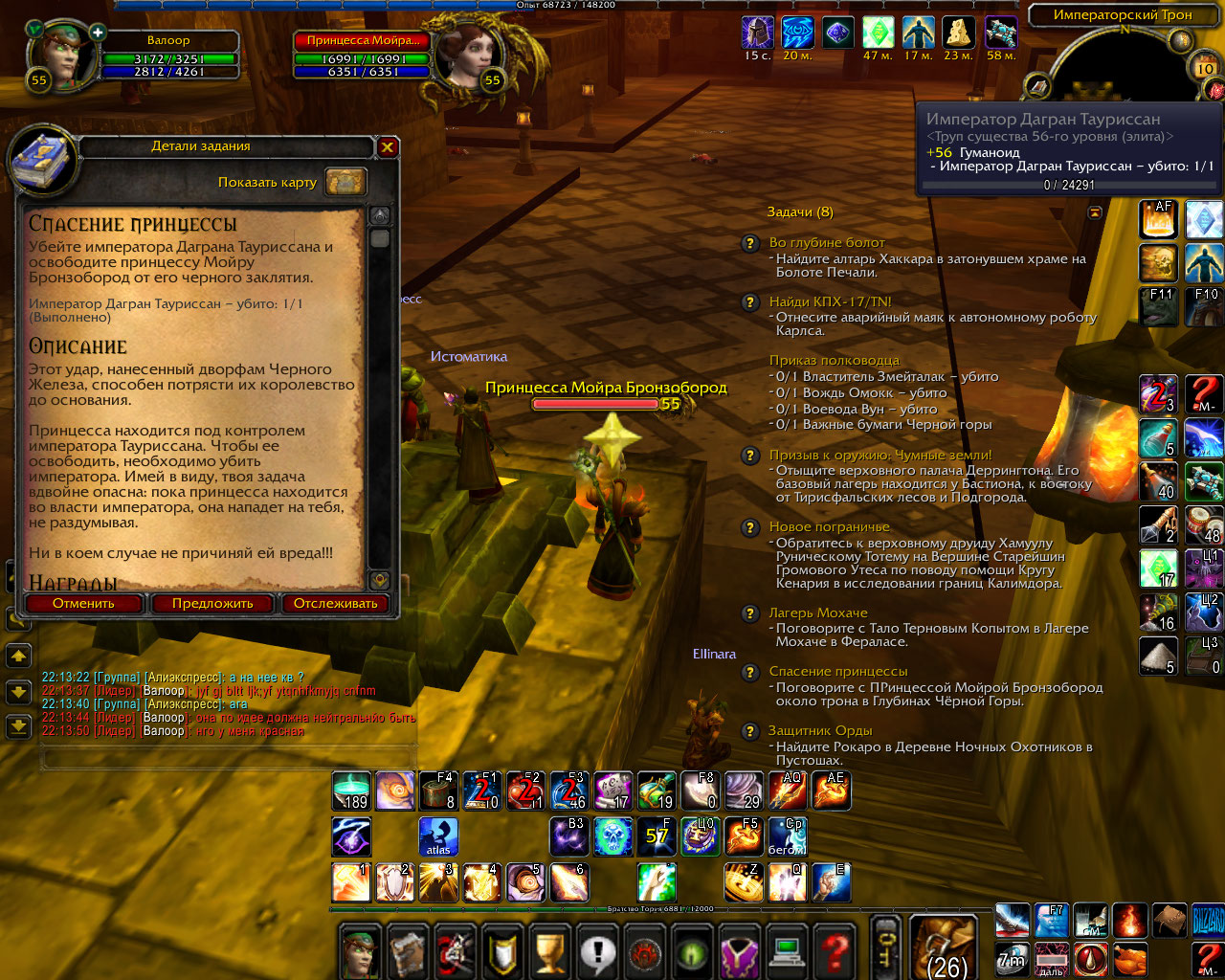Open the keyring next to the backpack
The height and width of the screenshot is (980, 1225).
pyautogui.click(x=887, y=948)
